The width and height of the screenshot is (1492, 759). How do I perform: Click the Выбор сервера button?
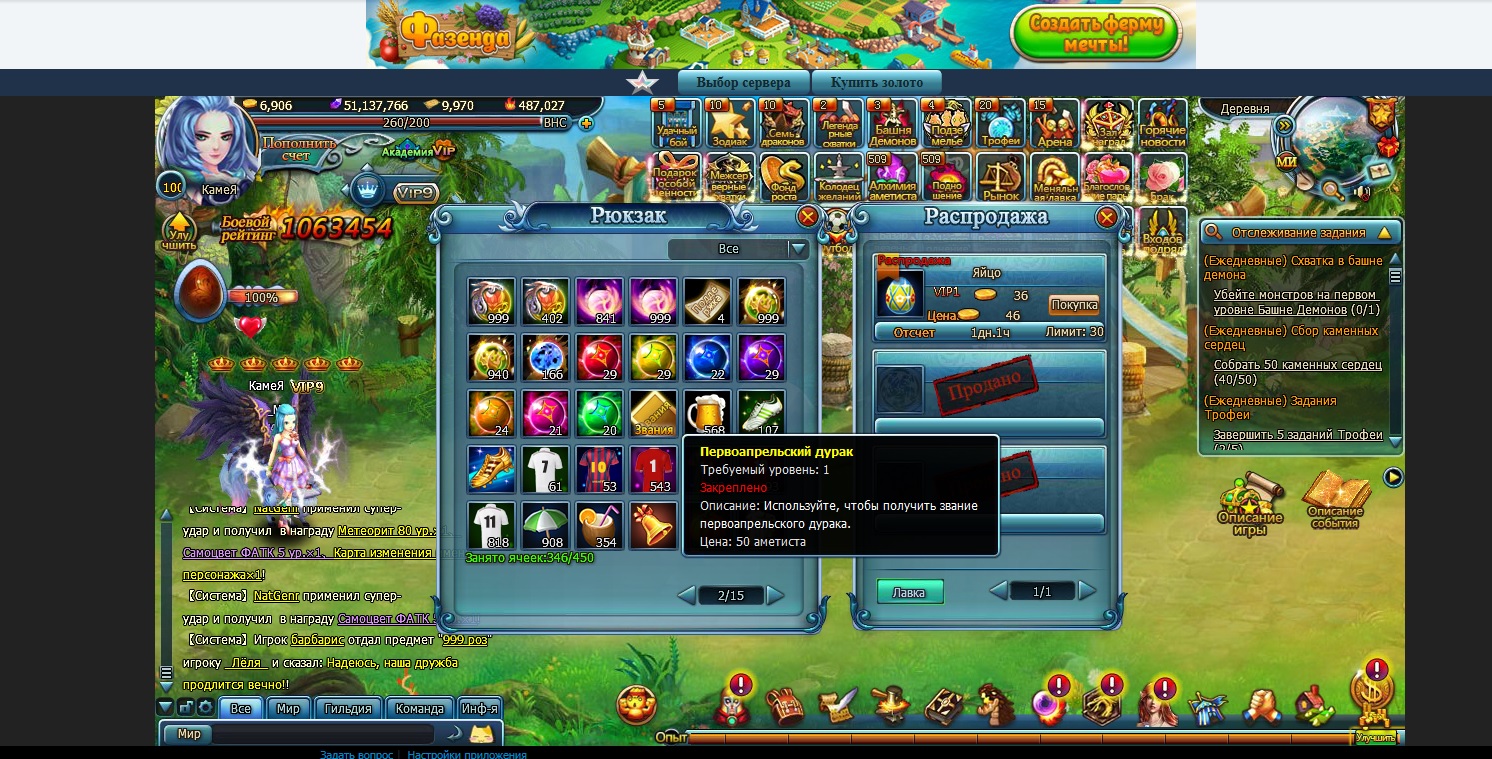tap(743, 82)
